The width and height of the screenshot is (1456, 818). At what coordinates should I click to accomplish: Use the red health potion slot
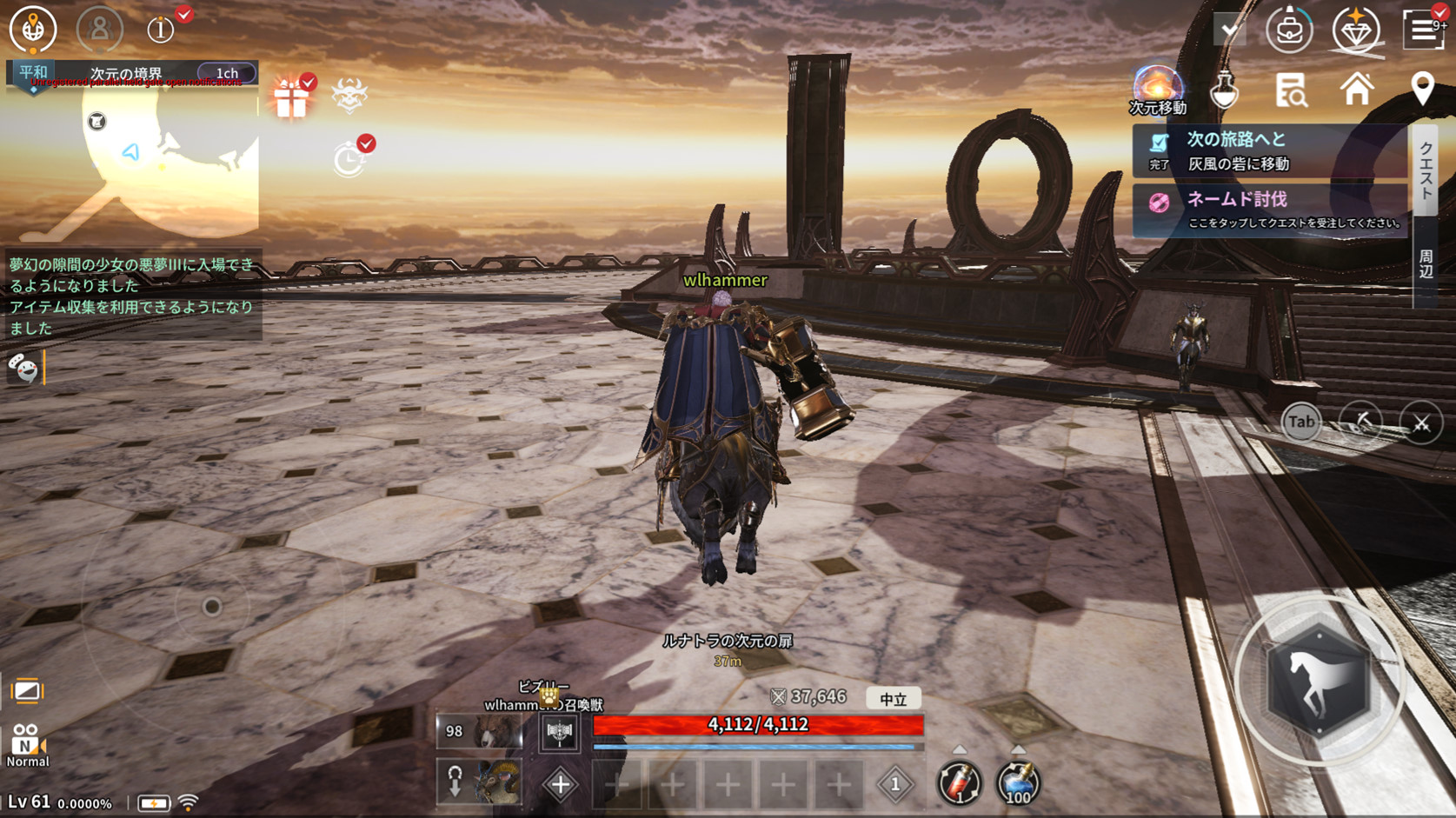pos(959,781)
